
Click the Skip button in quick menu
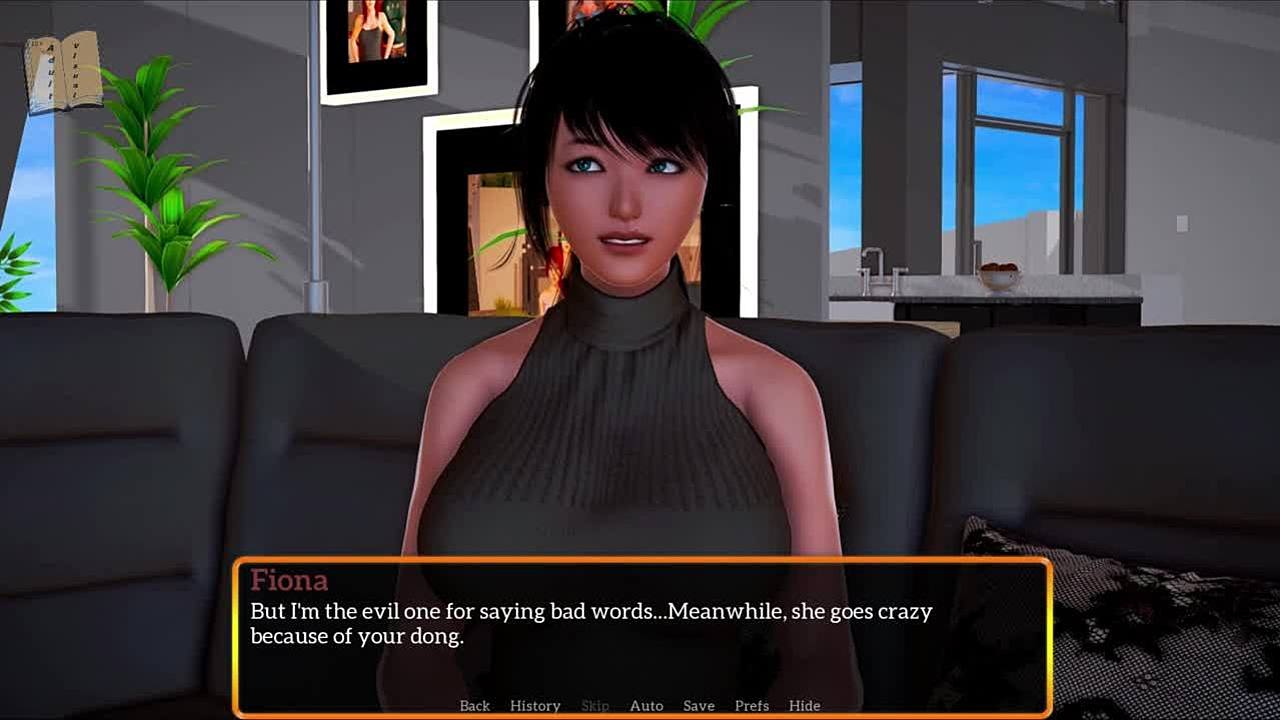point(595,706)
